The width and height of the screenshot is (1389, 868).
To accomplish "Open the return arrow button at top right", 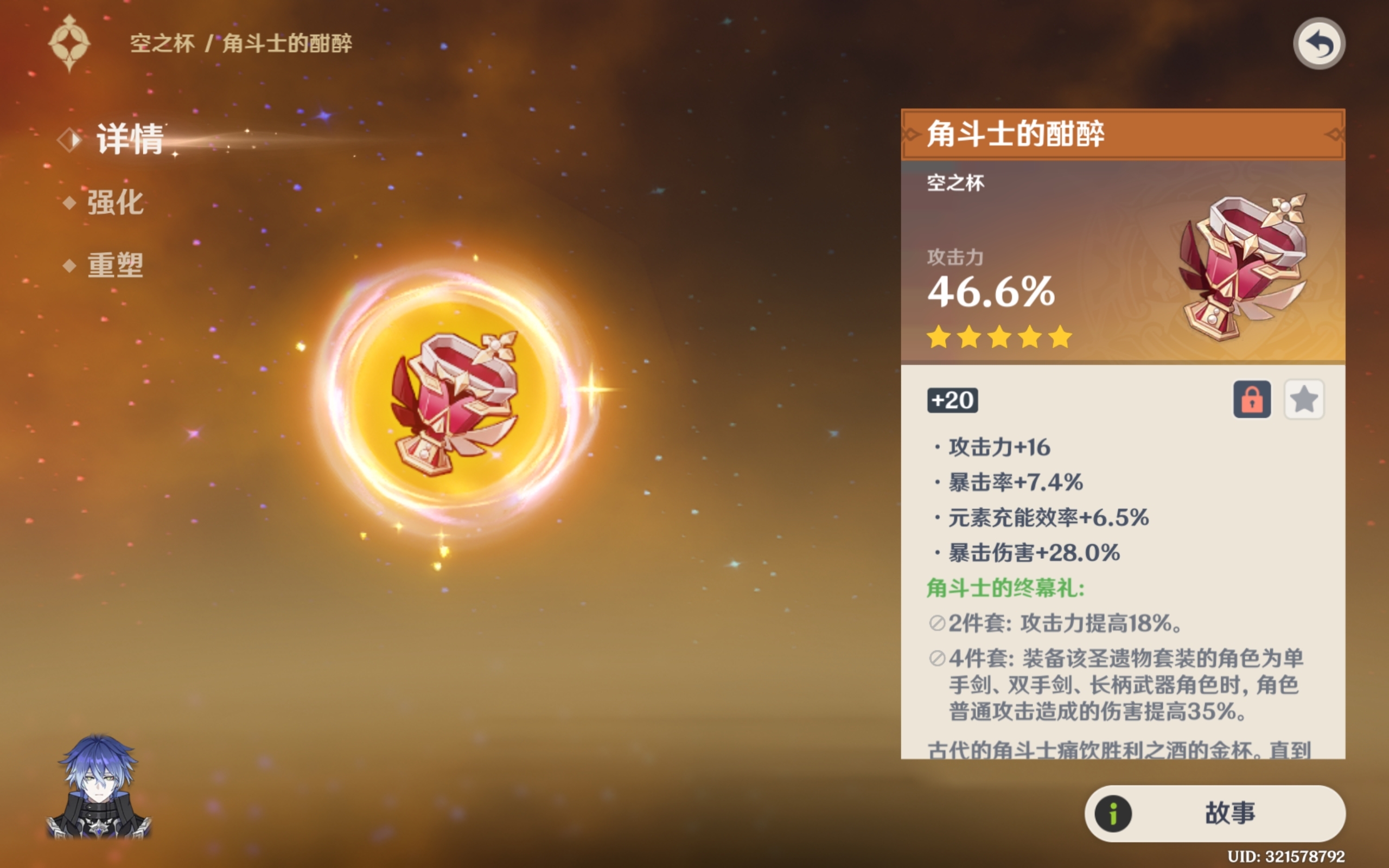I will (x=1320, y=43).
